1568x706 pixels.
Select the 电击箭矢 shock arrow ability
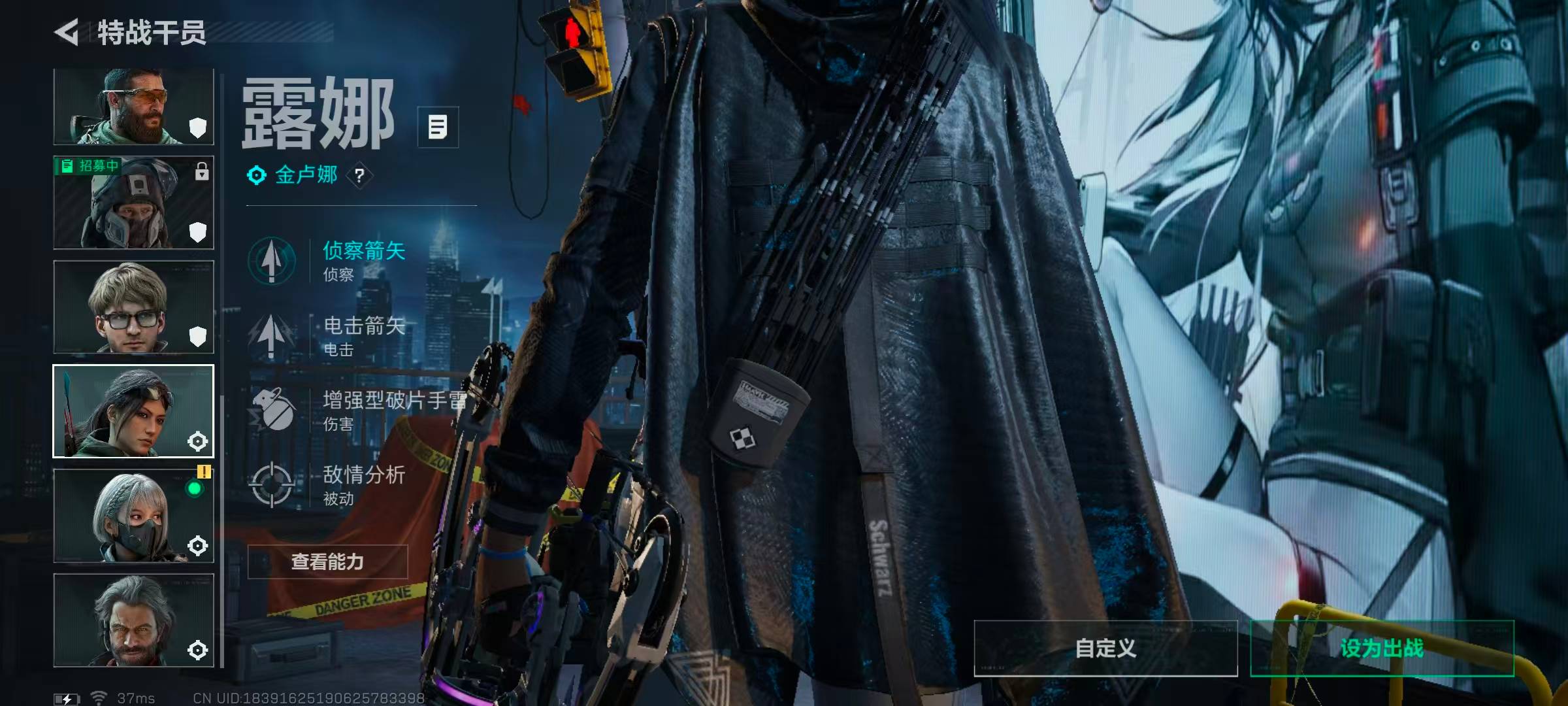(363, 335)
